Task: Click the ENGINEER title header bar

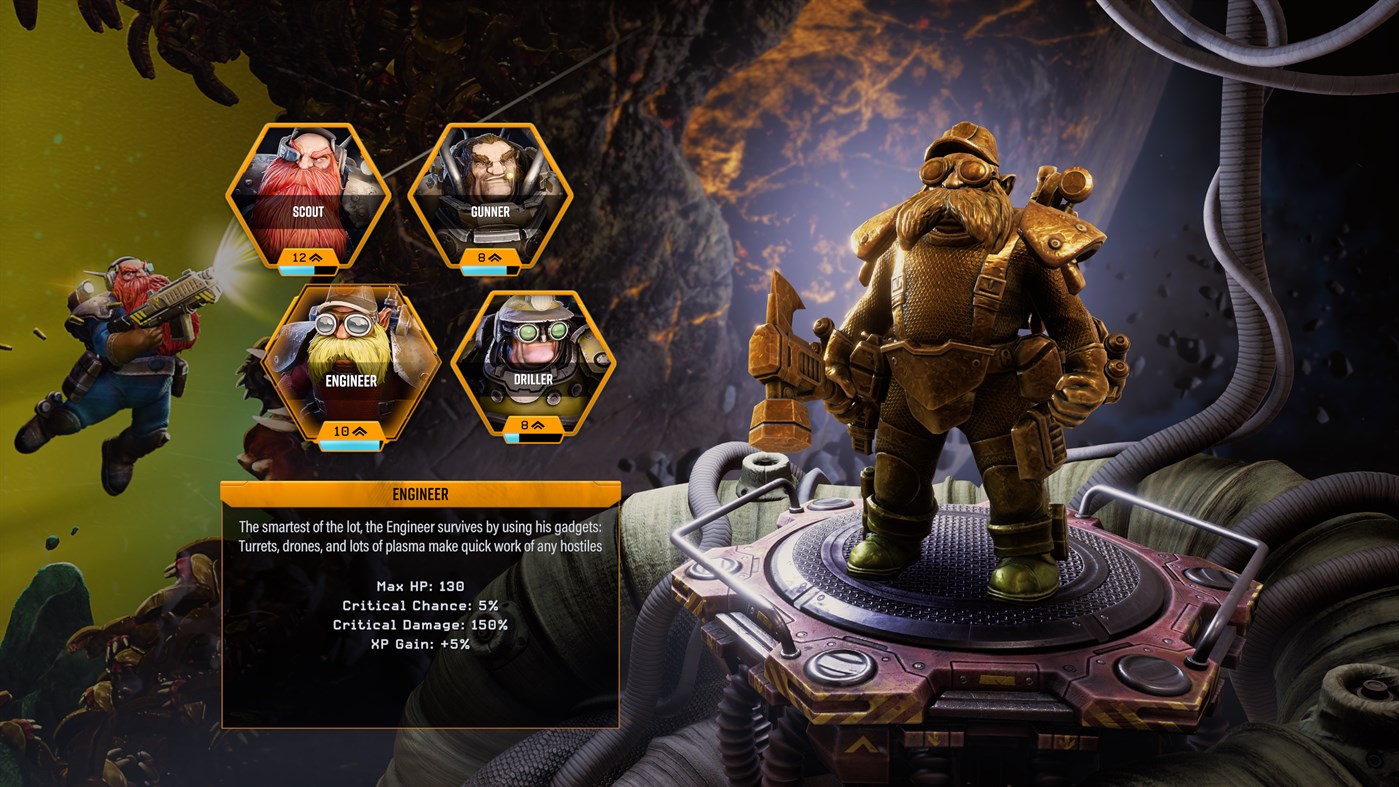Action: click(418, 494)
